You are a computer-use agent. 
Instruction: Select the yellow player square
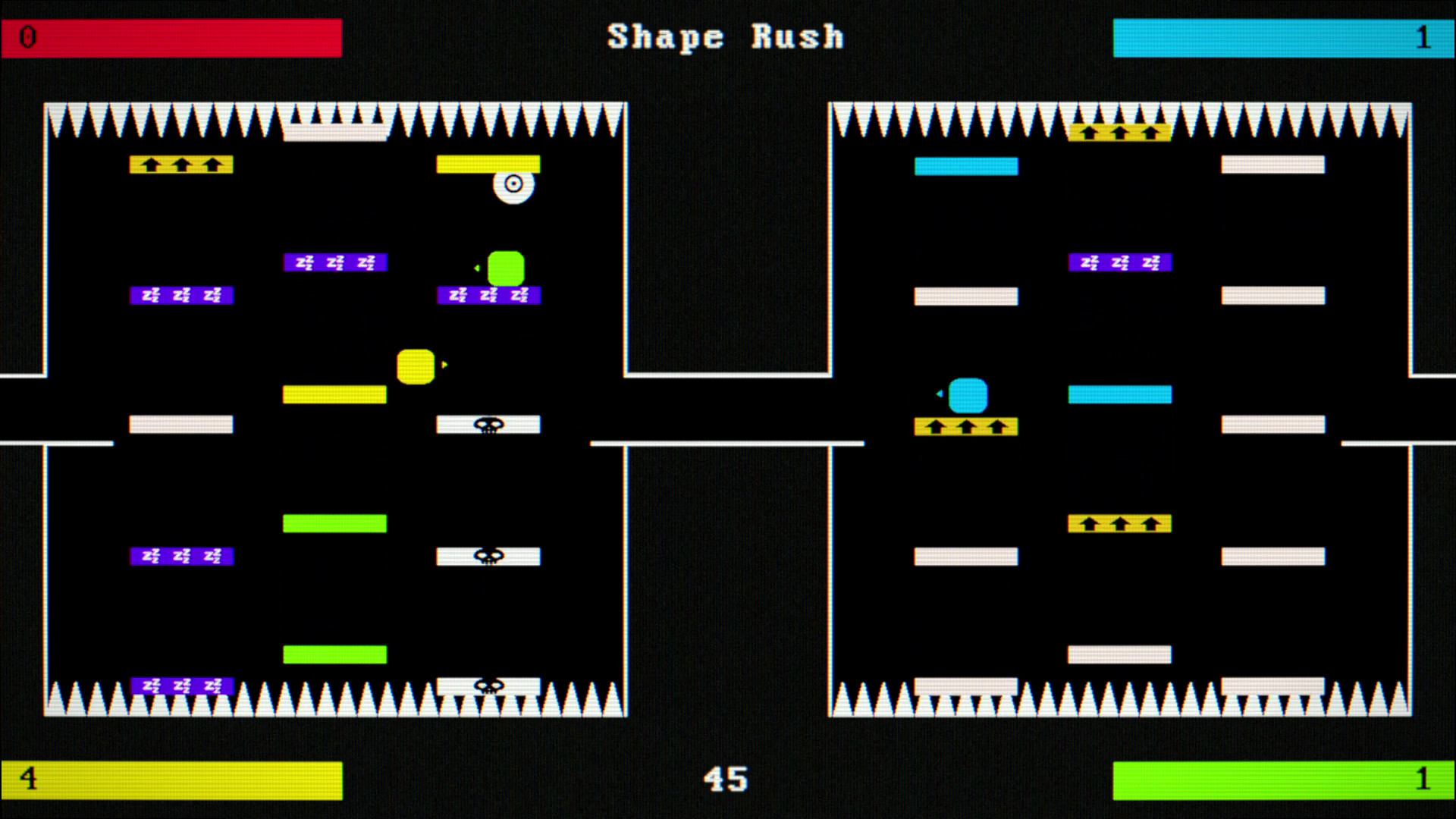tap(415, 365)
